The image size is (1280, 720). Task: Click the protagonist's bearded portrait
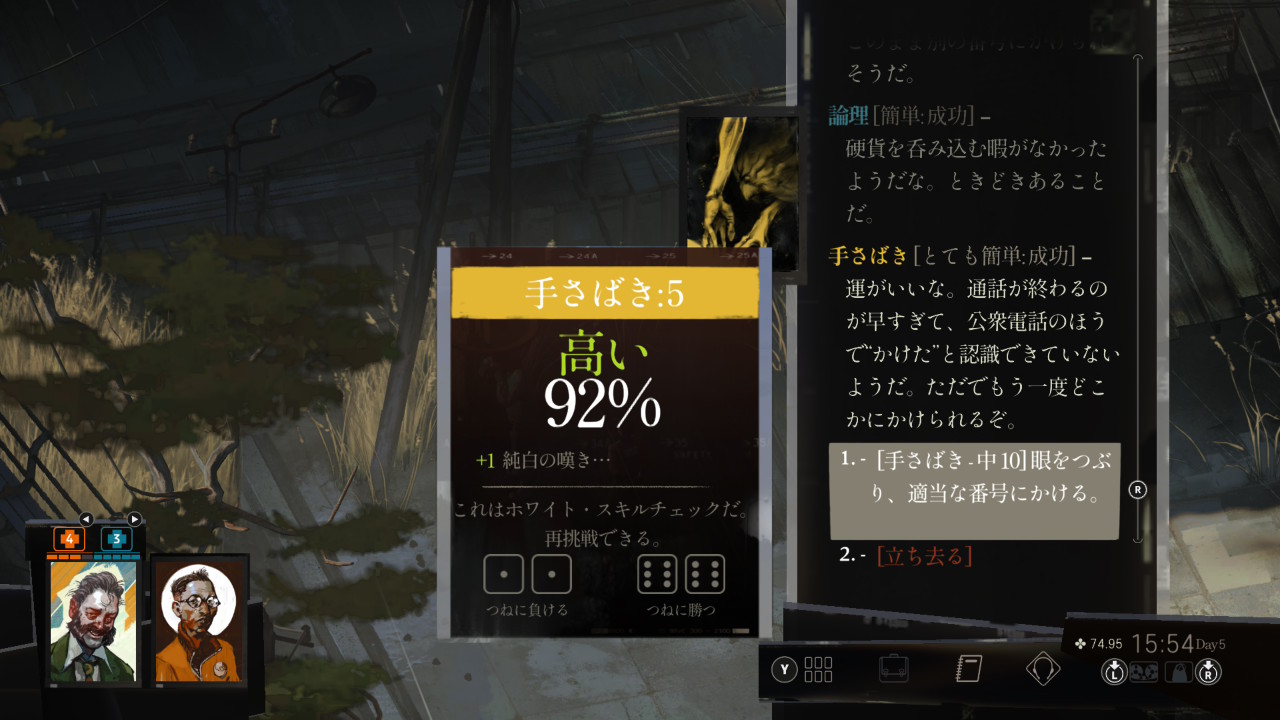point(94,621)
